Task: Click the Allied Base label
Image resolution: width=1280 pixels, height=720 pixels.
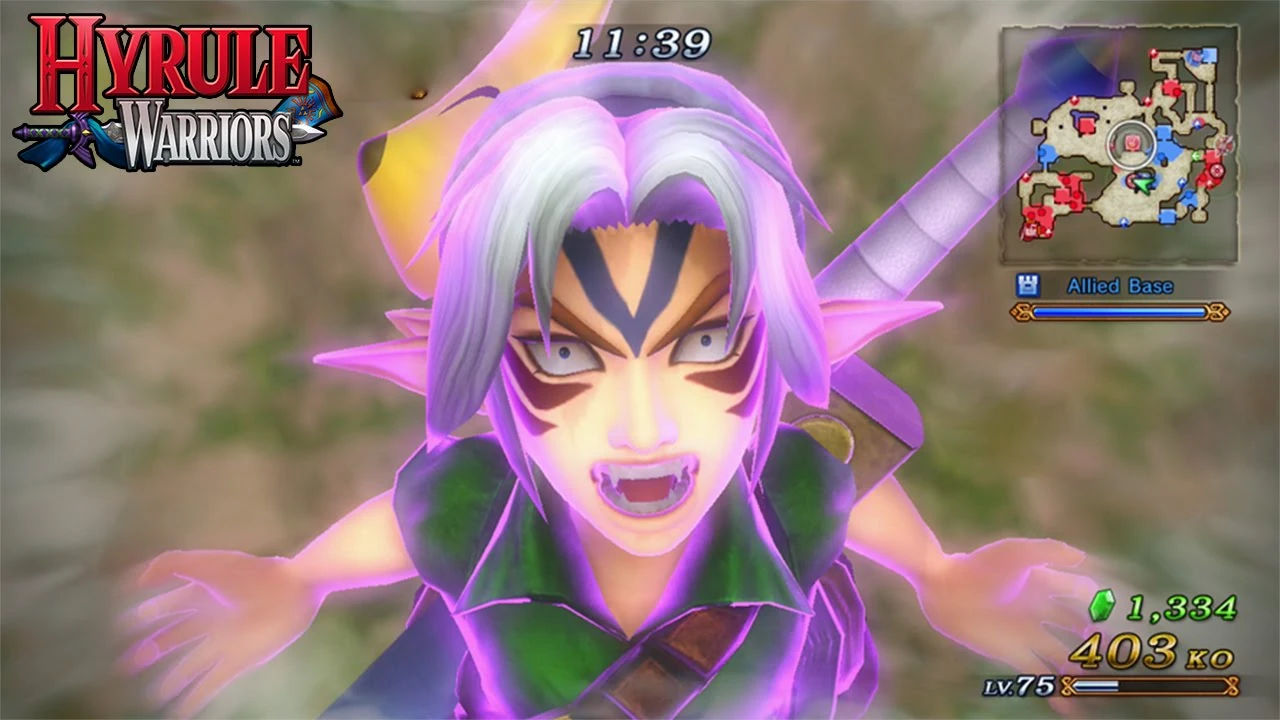Action: pyautogui.click(x=1120, y=286)
